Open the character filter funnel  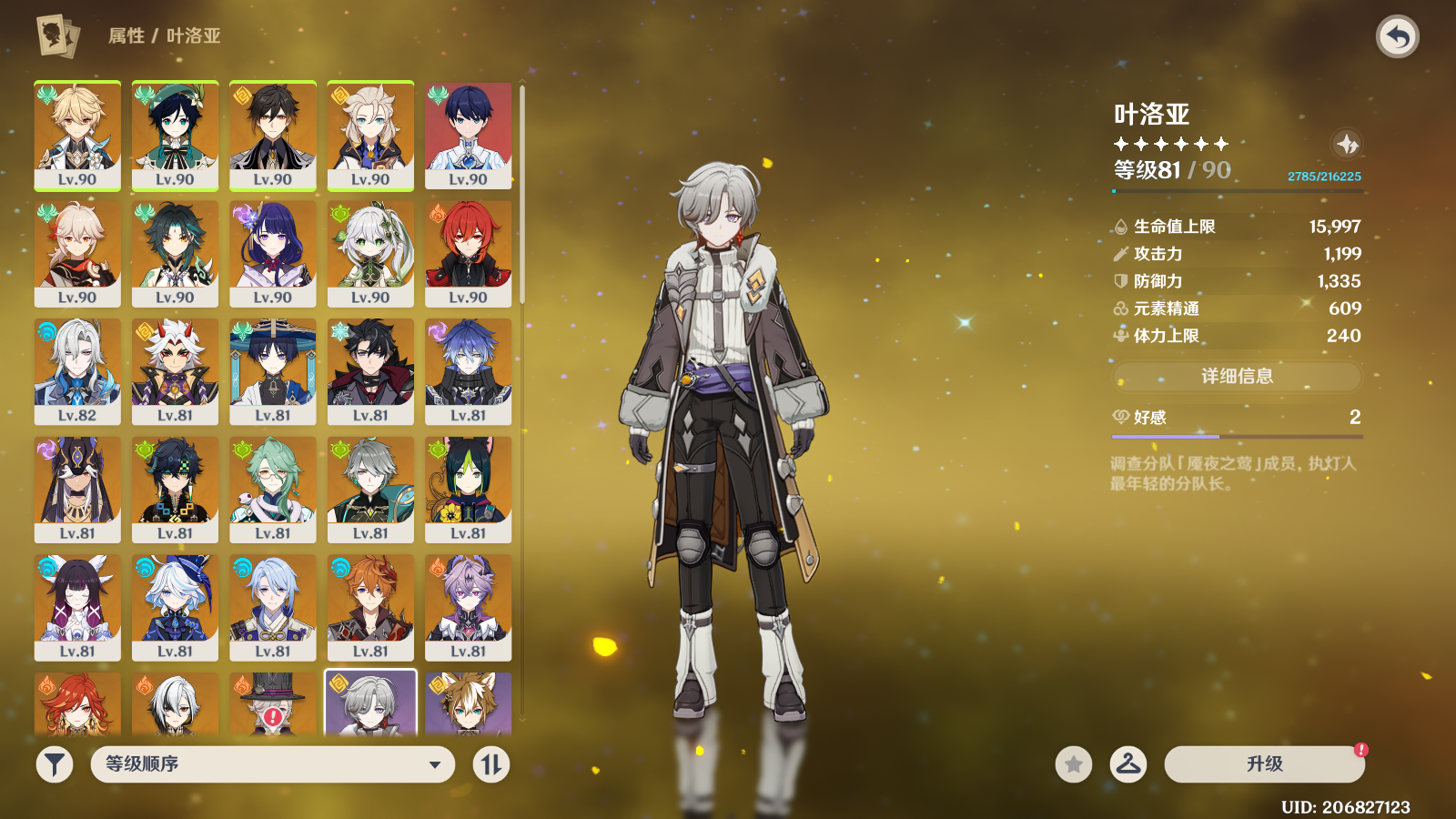pos(55,764)
